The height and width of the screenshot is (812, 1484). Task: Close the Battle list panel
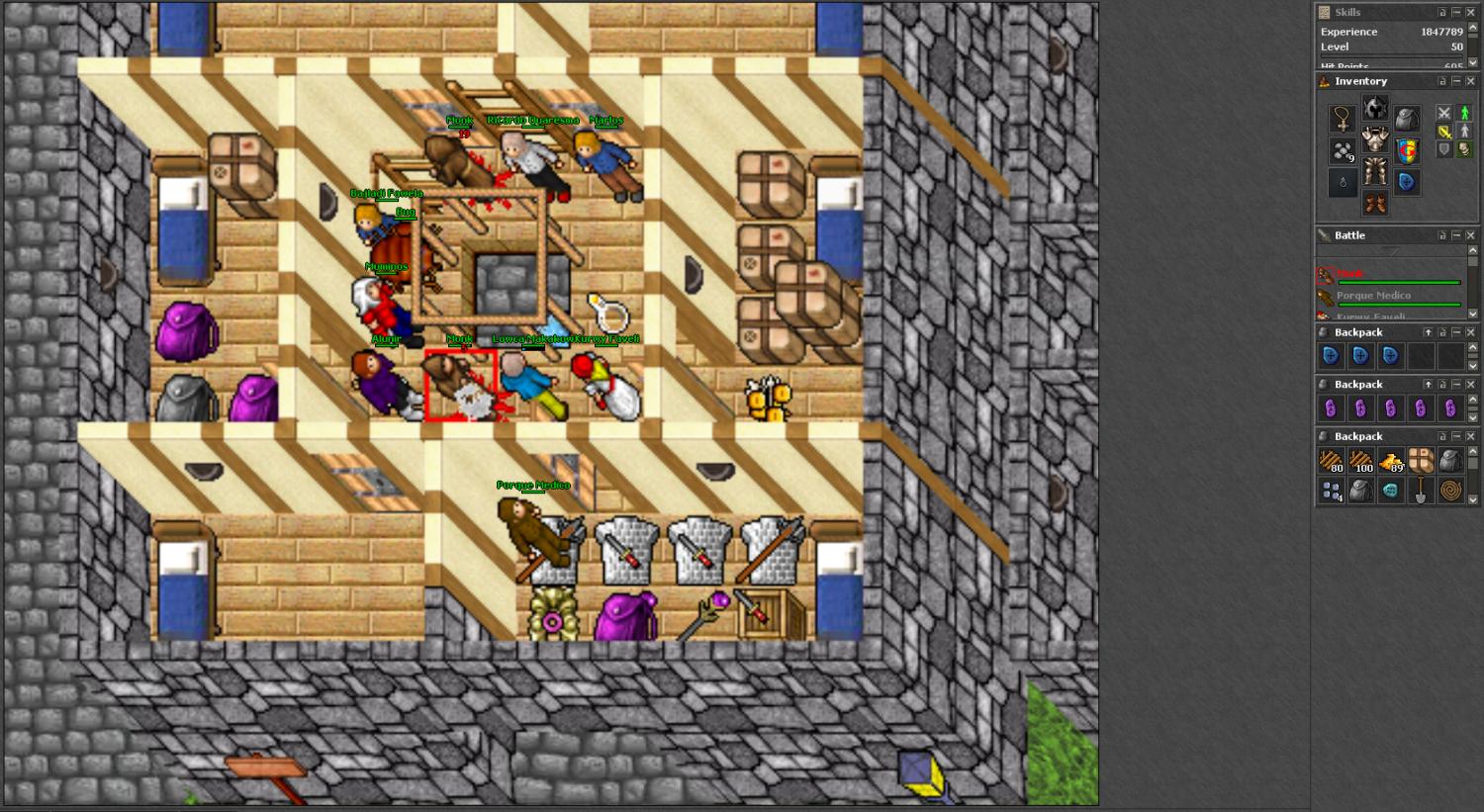tap(1470, 235)
